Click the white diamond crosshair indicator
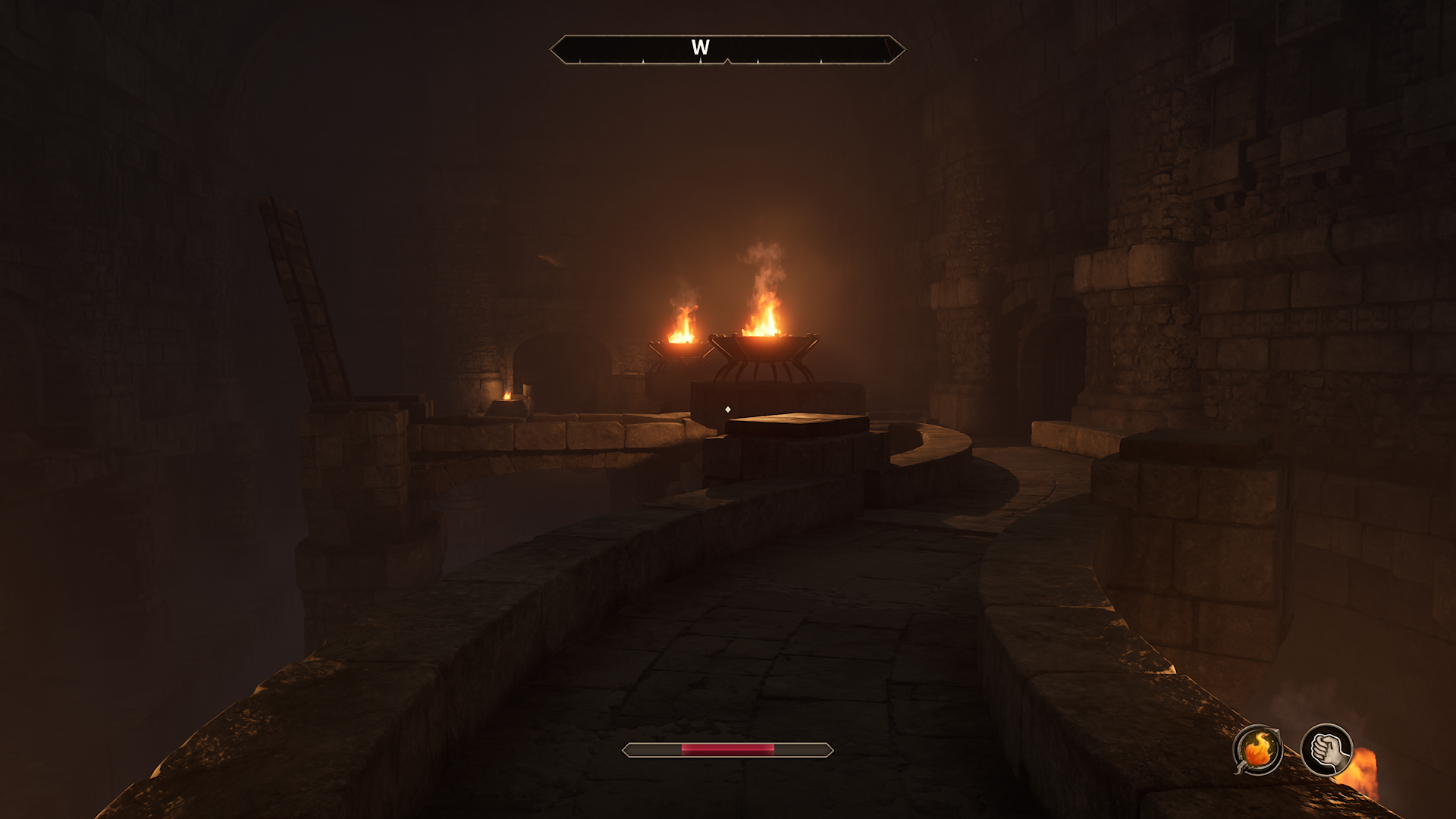Screen dimensions: 1456x819 [729, 409]
